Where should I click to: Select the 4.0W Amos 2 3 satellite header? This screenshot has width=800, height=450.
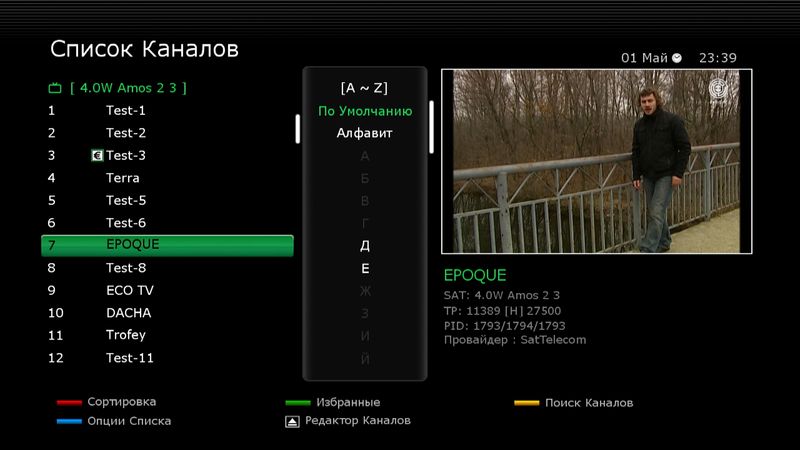[x=128, y=88]
